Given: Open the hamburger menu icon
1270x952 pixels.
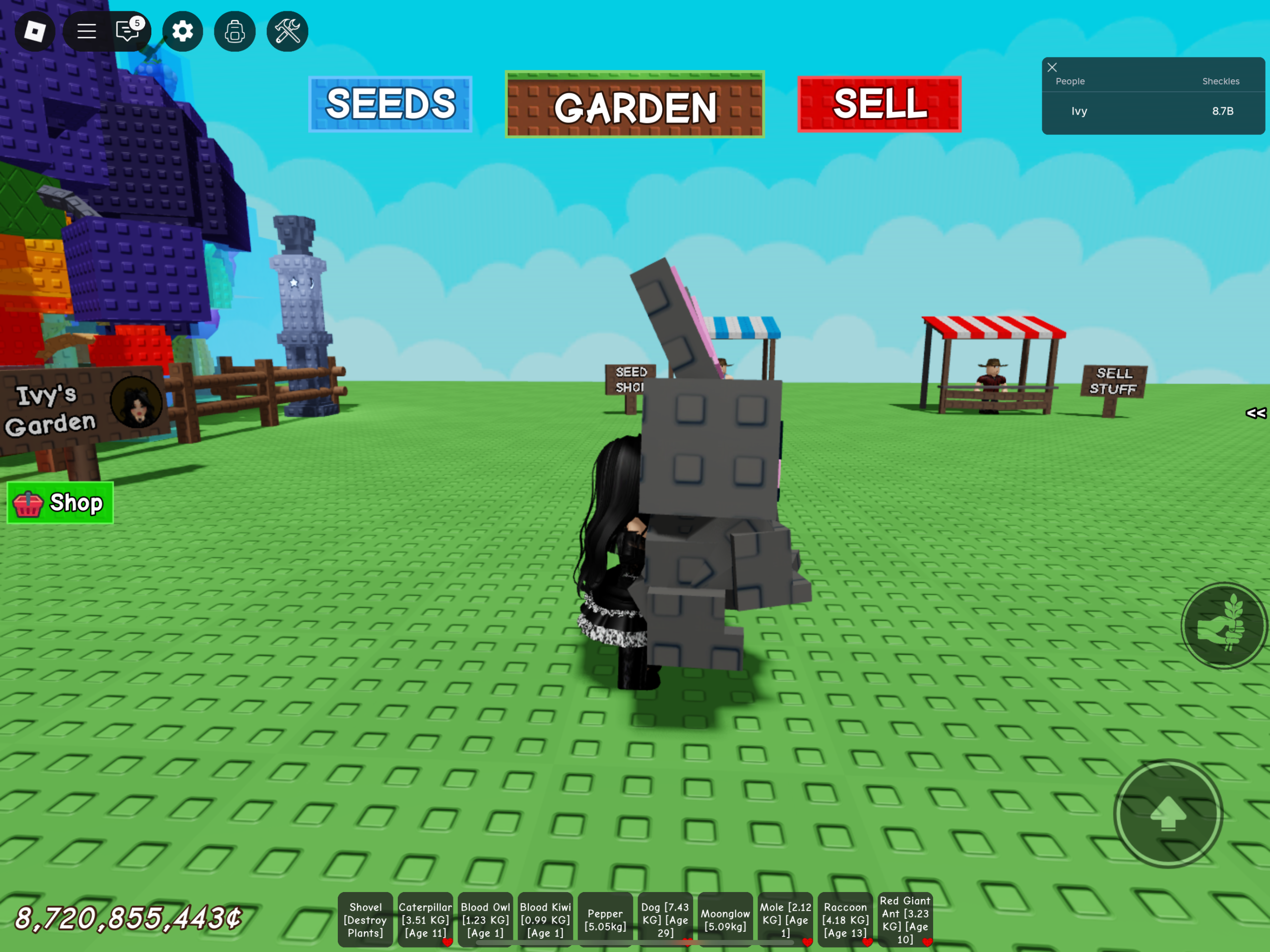Looking at the screenshot, I should tap(86, 32).
